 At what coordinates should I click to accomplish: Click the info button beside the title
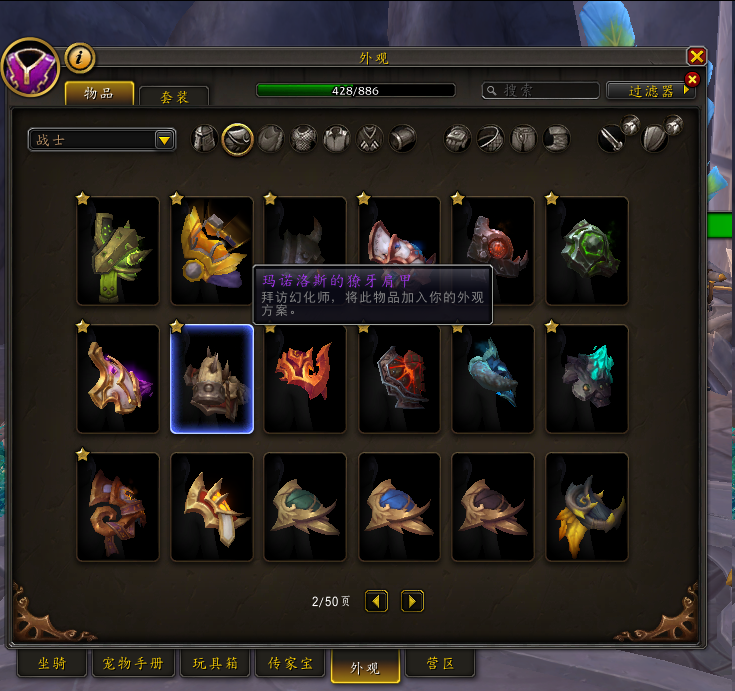[x=80, y=57]
